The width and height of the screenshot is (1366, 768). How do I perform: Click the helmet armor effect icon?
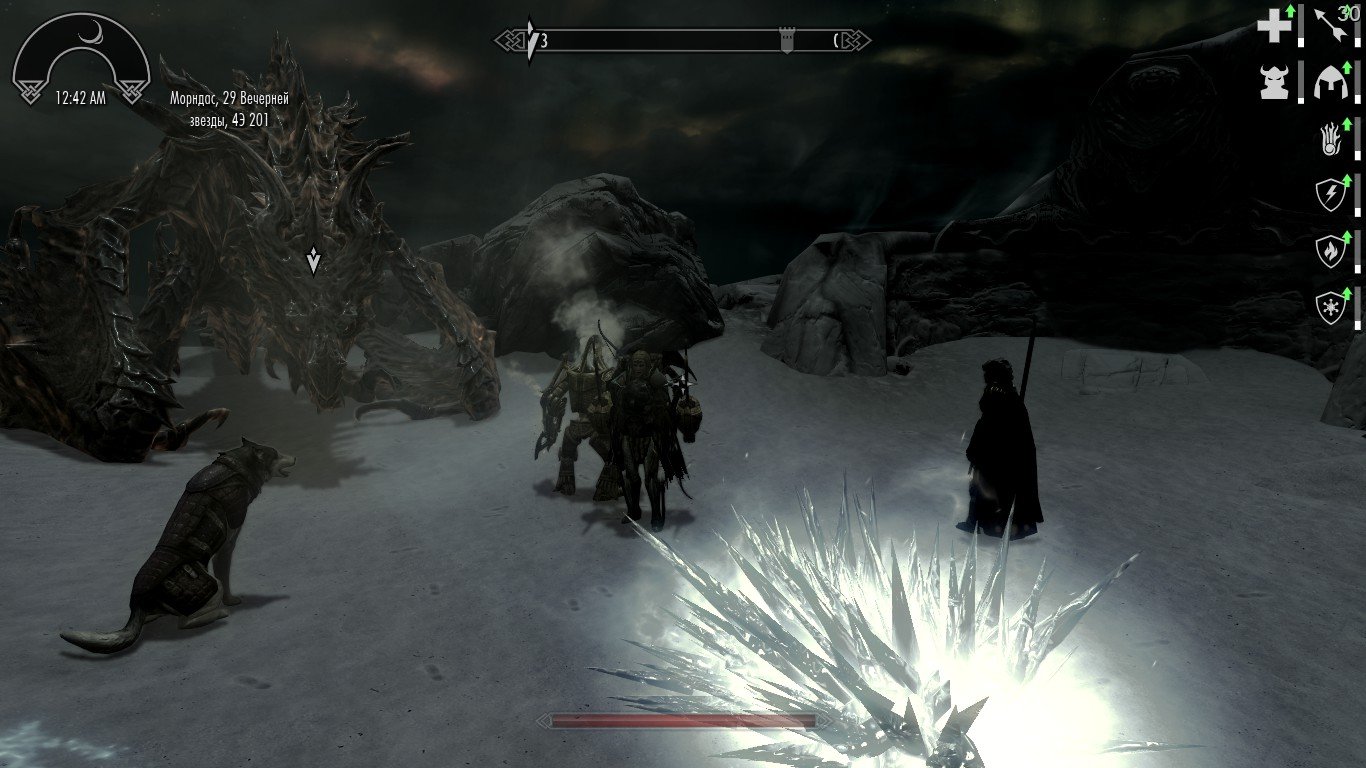pyautogui.click(x=1332, y=82)
